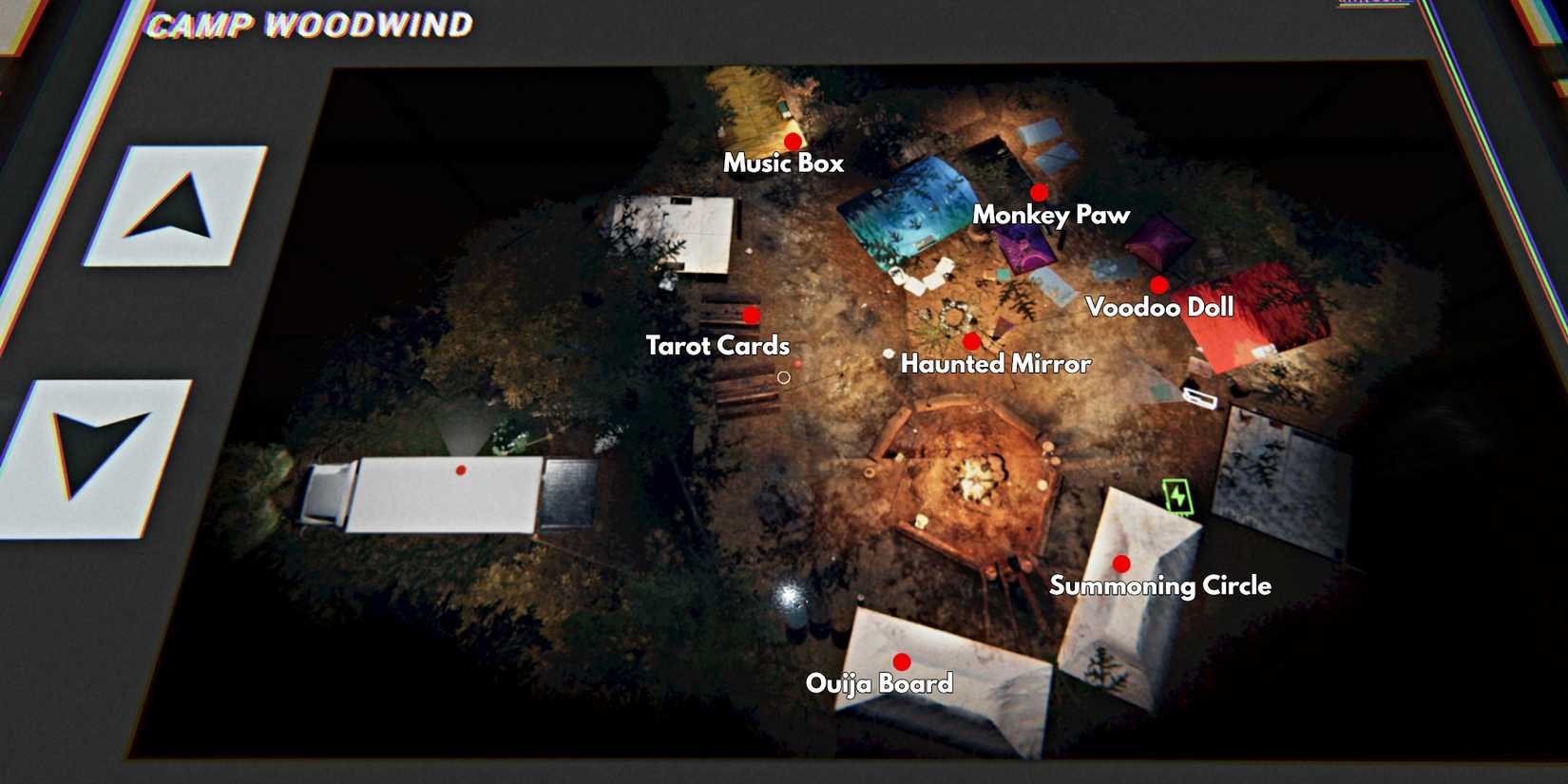Click the red player dot on the truck

[463, 468]
